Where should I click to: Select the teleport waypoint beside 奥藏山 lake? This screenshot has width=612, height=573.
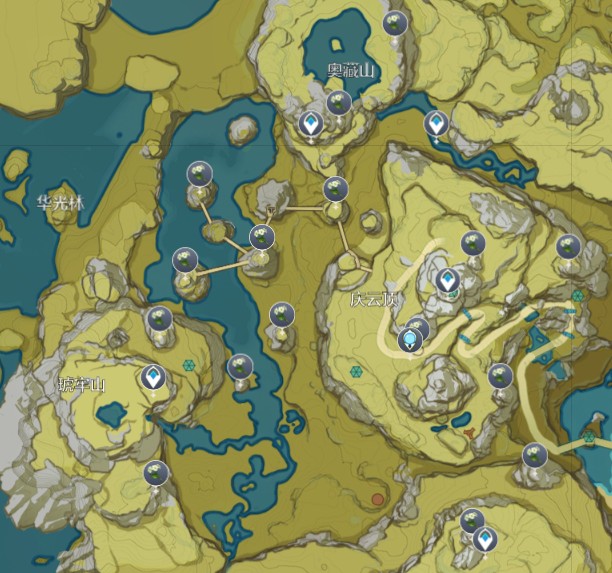coord(312,123)
